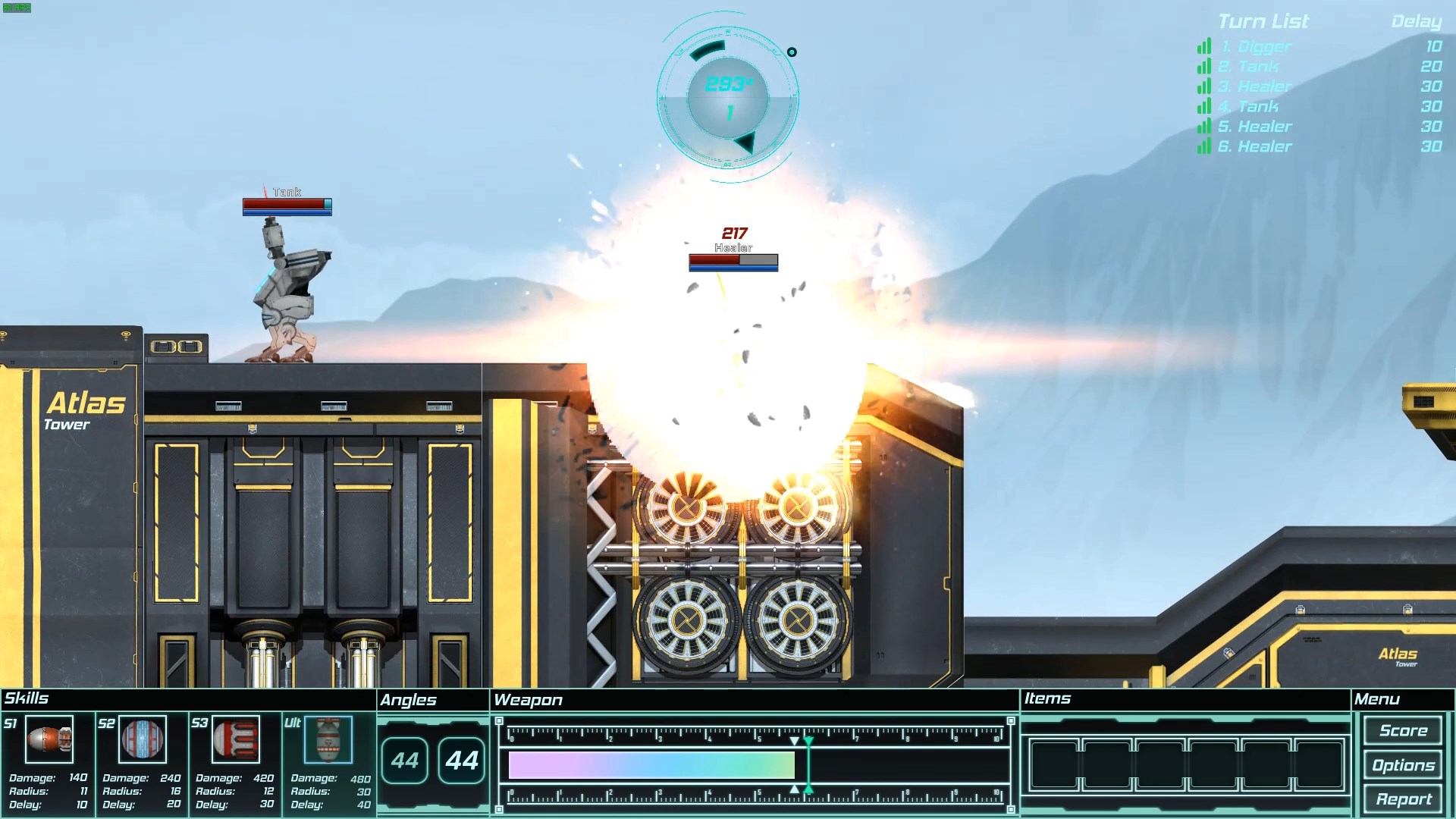Image resolution: width=1456 pixels, height=819 pixels.
Task: Open the Options menu
Action: click(1403, 765)
